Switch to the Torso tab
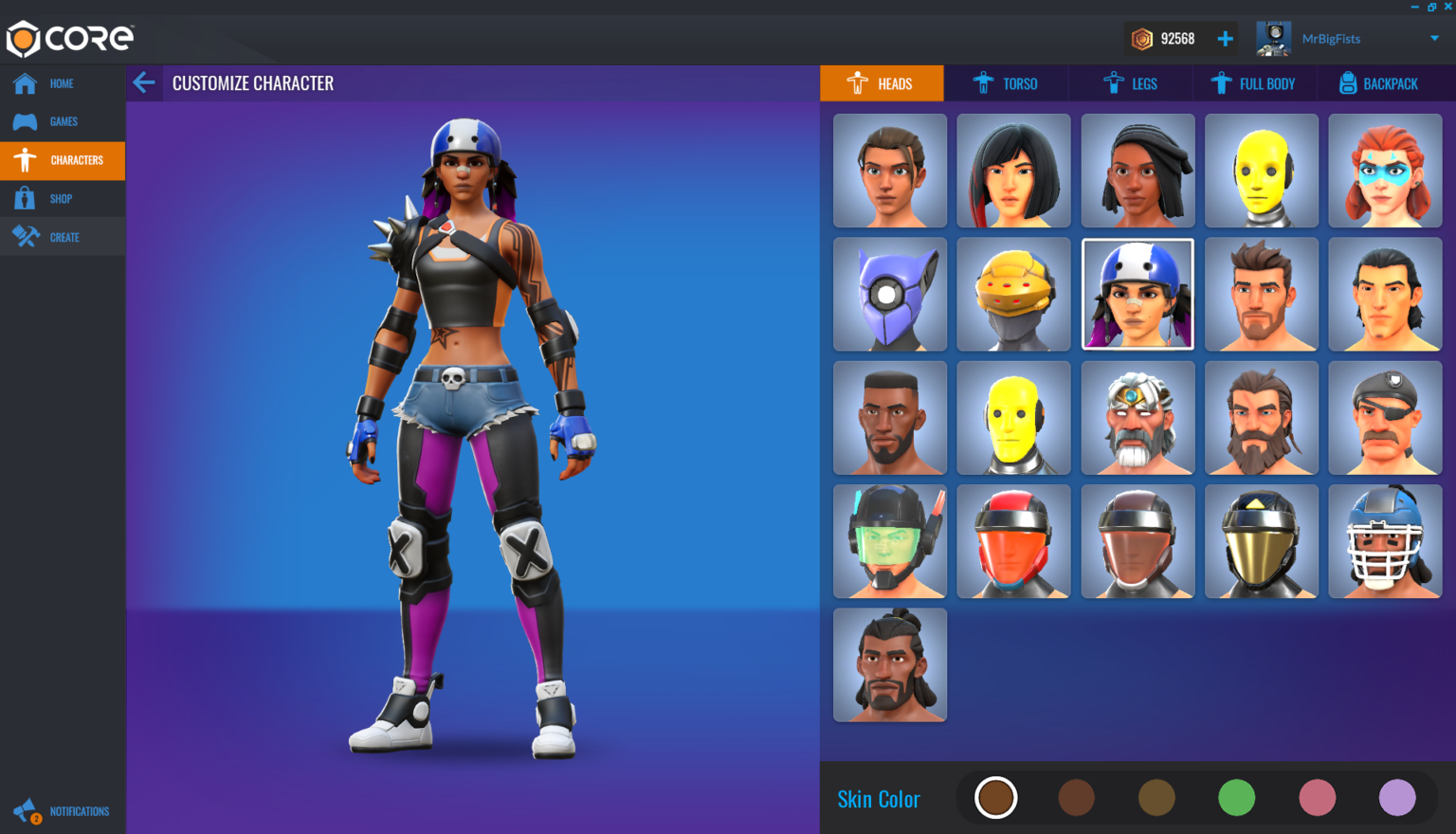The width and height of the screenshot is (1456, 834). (1007, 83)
